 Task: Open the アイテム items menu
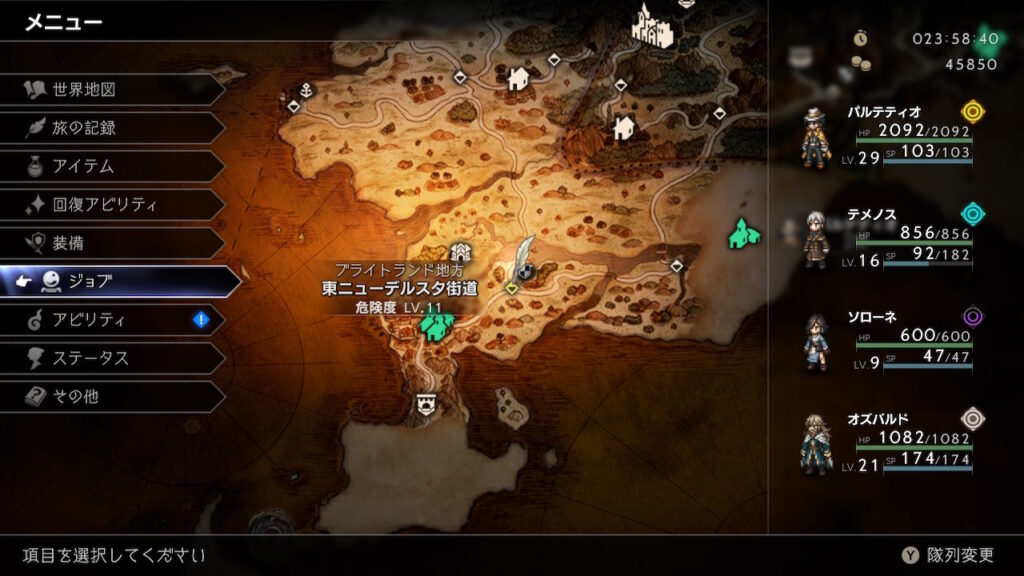[110, 166]
